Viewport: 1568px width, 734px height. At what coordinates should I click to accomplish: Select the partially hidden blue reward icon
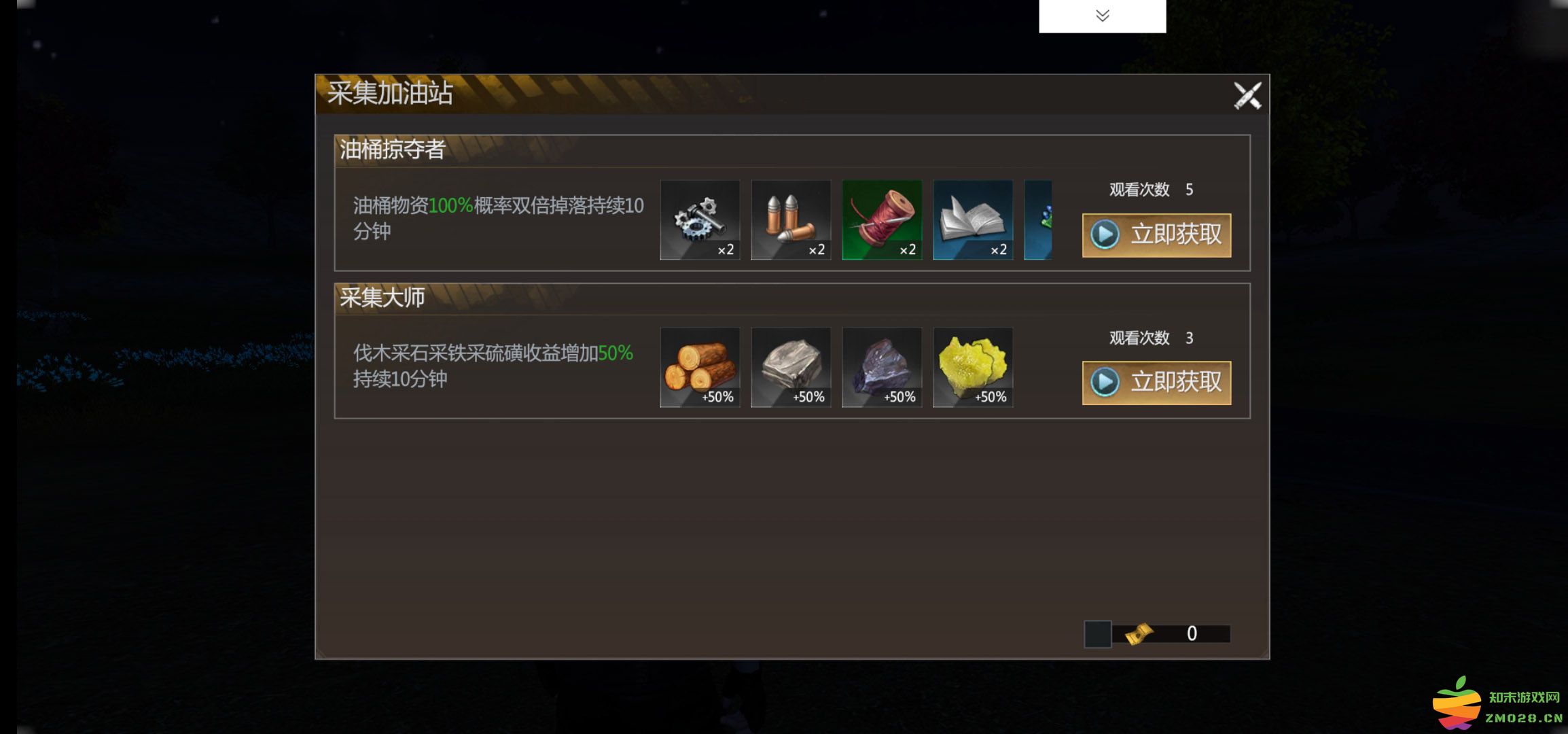click(1039, 220)
